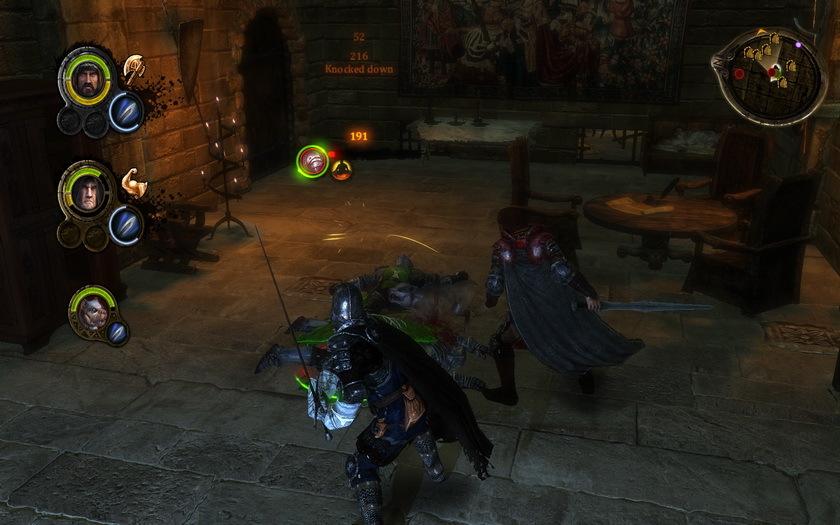Screen dimensions: 840x525
Task: Click the green-ringed enemy status icon
Action: [x=315, y=161]
